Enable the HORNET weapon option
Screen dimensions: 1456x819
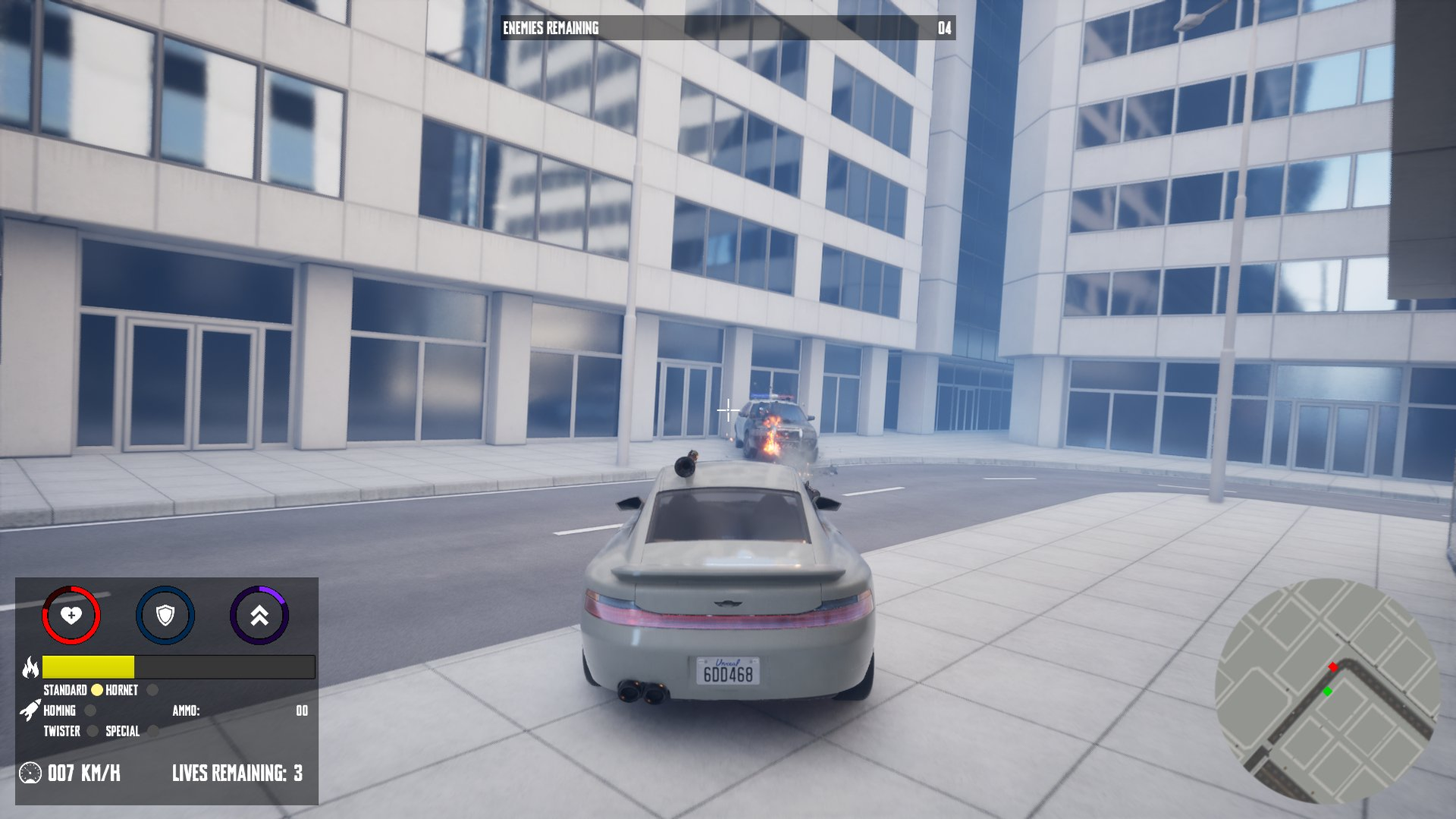point(152,690)
